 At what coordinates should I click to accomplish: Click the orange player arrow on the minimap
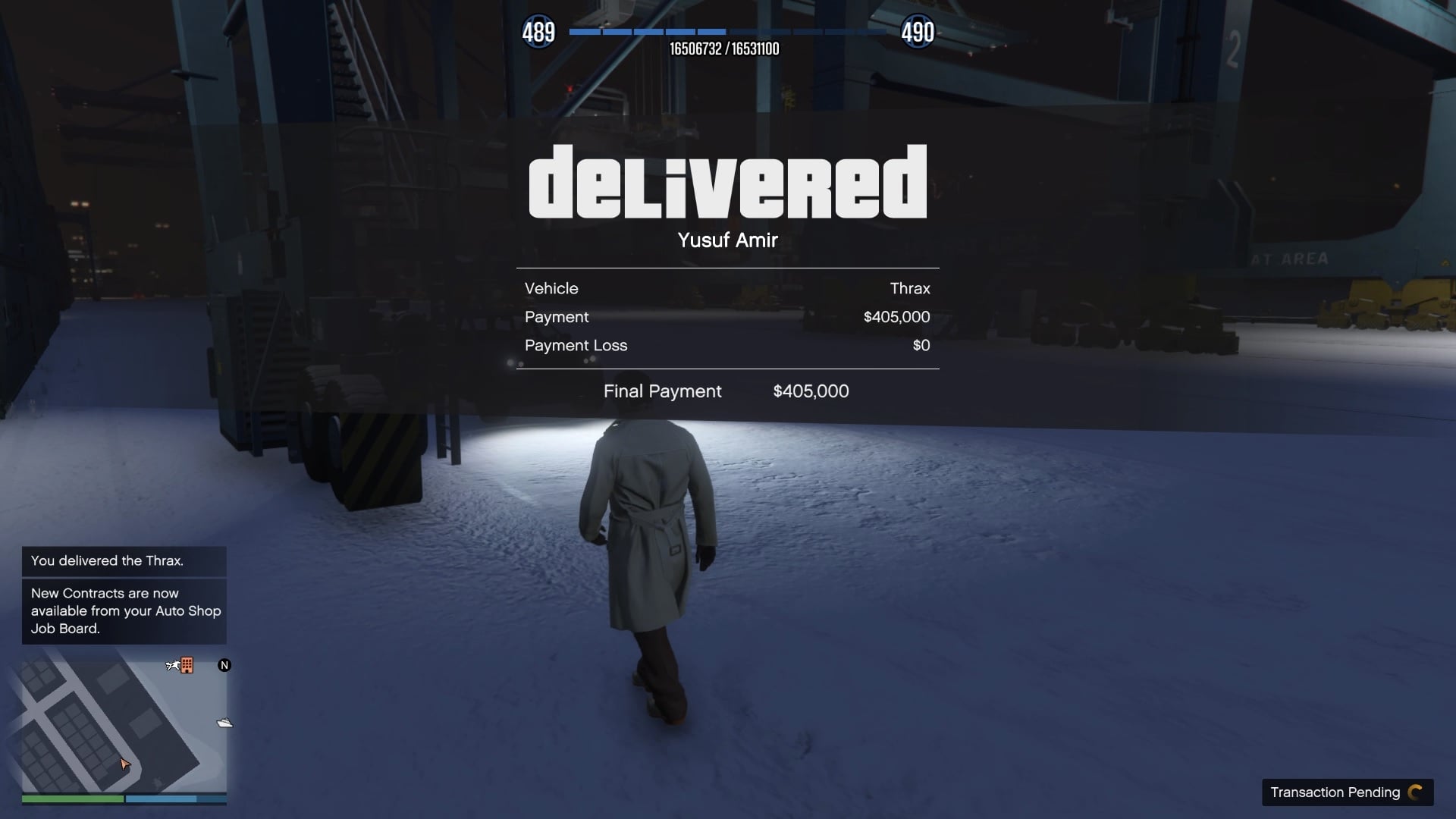coord(124,765)
